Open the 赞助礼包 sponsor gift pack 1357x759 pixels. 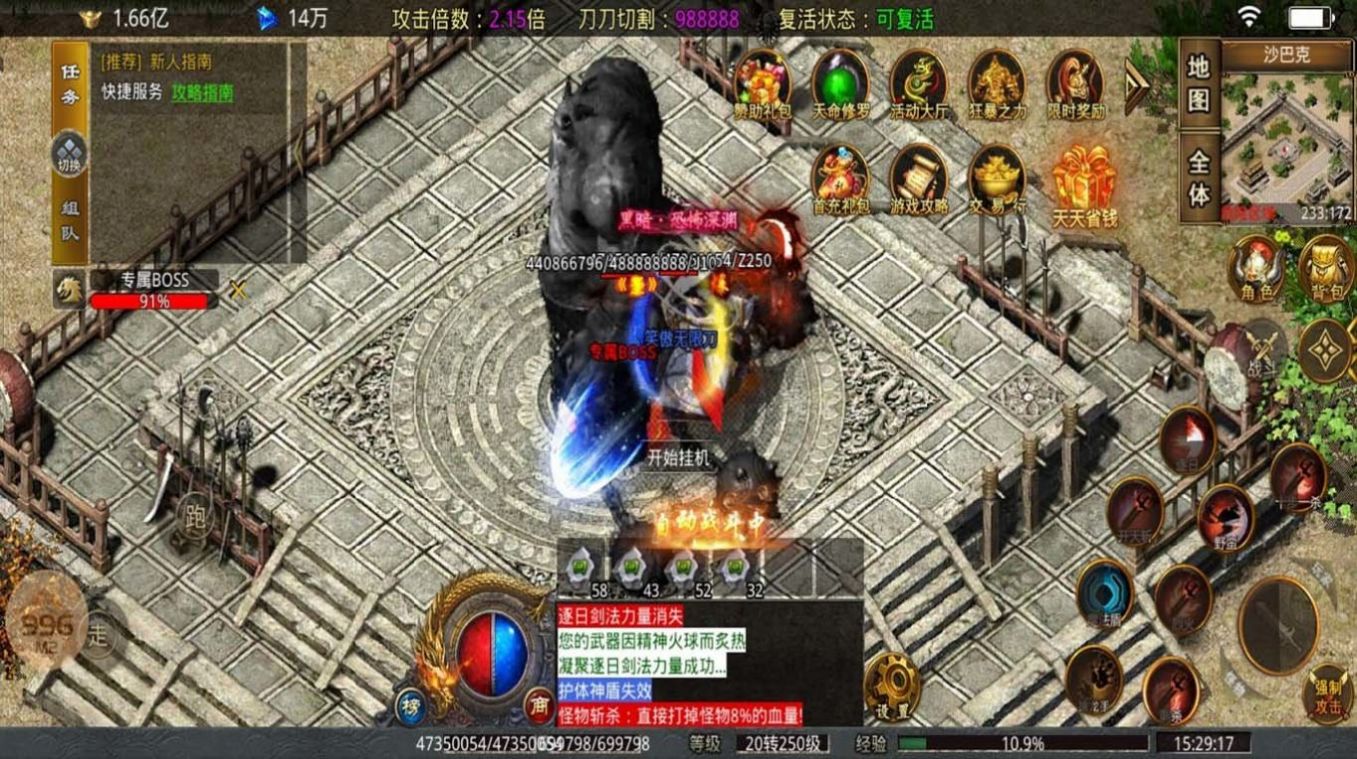coord(761,83)
